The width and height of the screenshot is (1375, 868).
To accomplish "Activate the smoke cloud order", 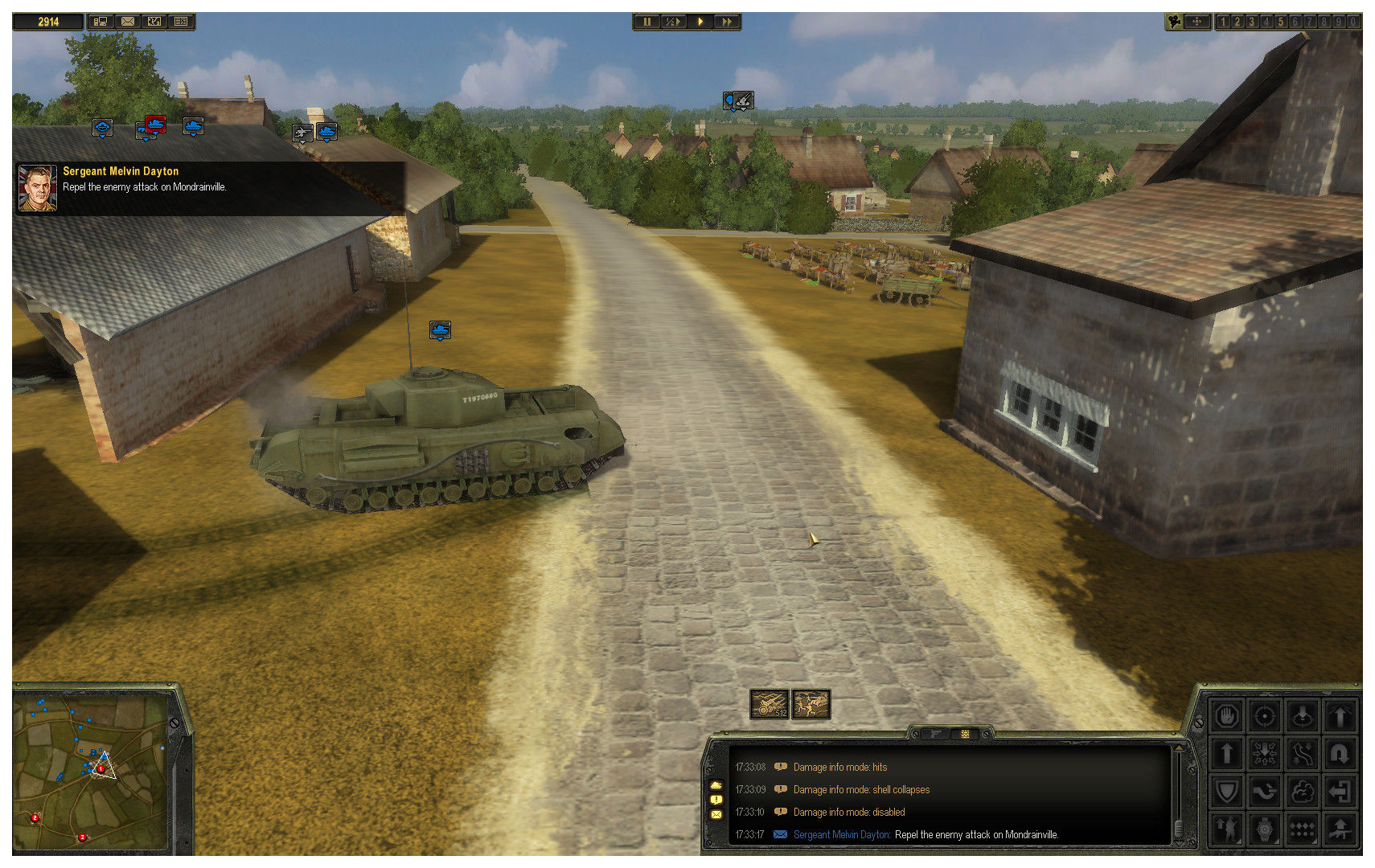I will (1303, 792).
